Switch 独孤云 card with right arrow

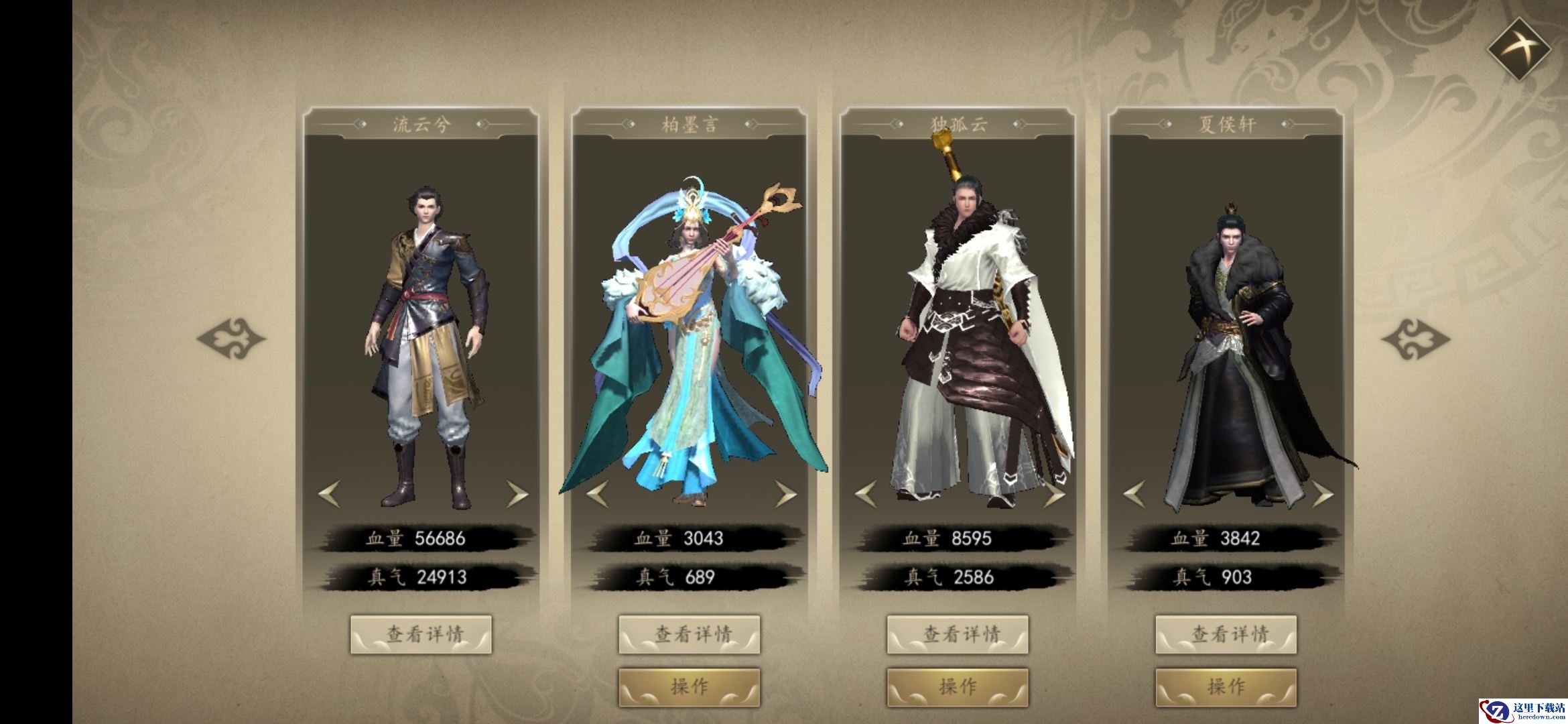pyautogui.click(x=1053, y=495)
